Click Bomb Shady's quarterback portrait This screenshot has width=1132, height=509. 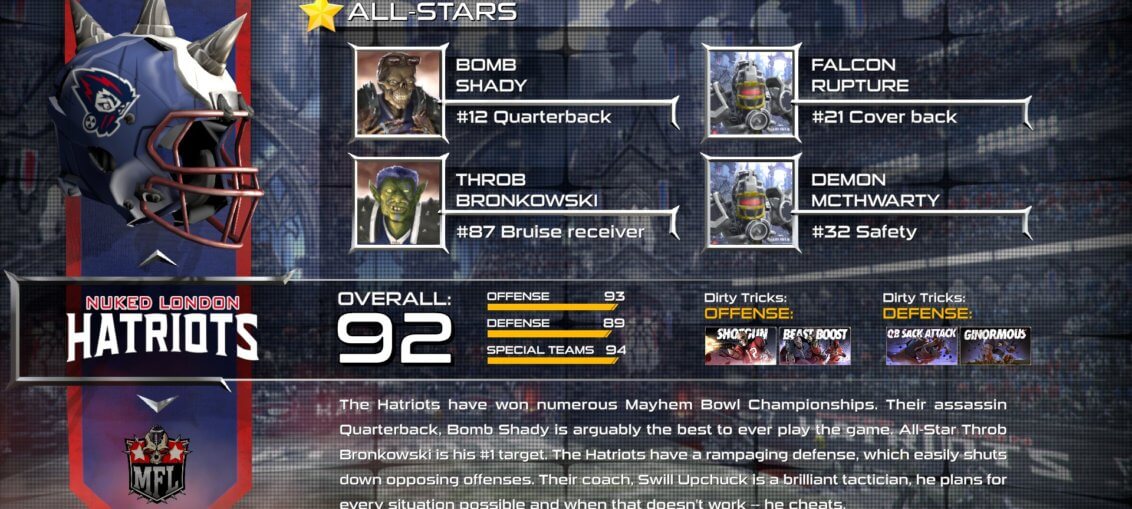[399, 91]
